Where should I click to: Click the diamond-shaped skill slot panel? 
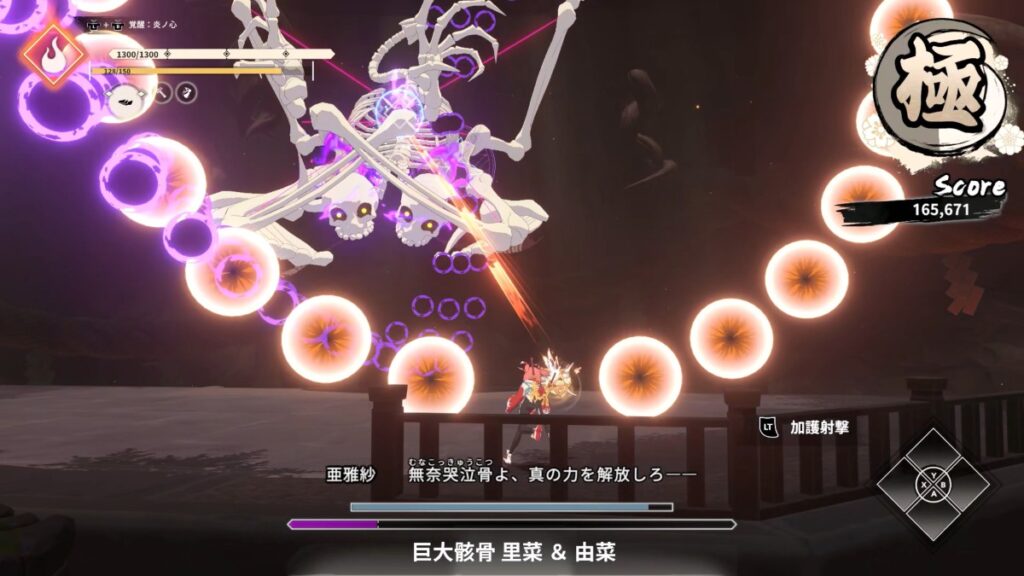(x=933, y=485)
